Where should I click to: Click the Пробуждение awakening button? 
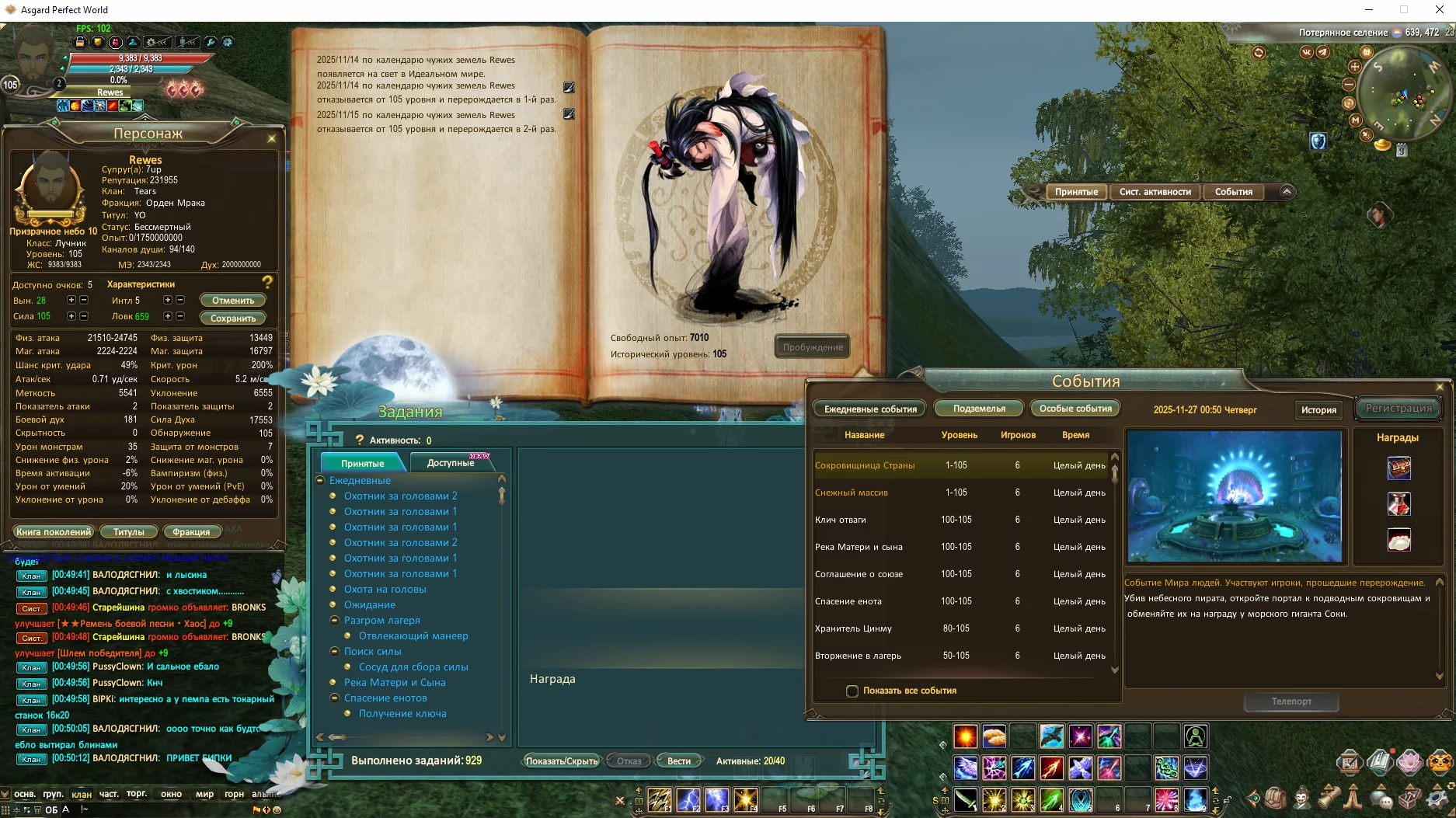812,346
